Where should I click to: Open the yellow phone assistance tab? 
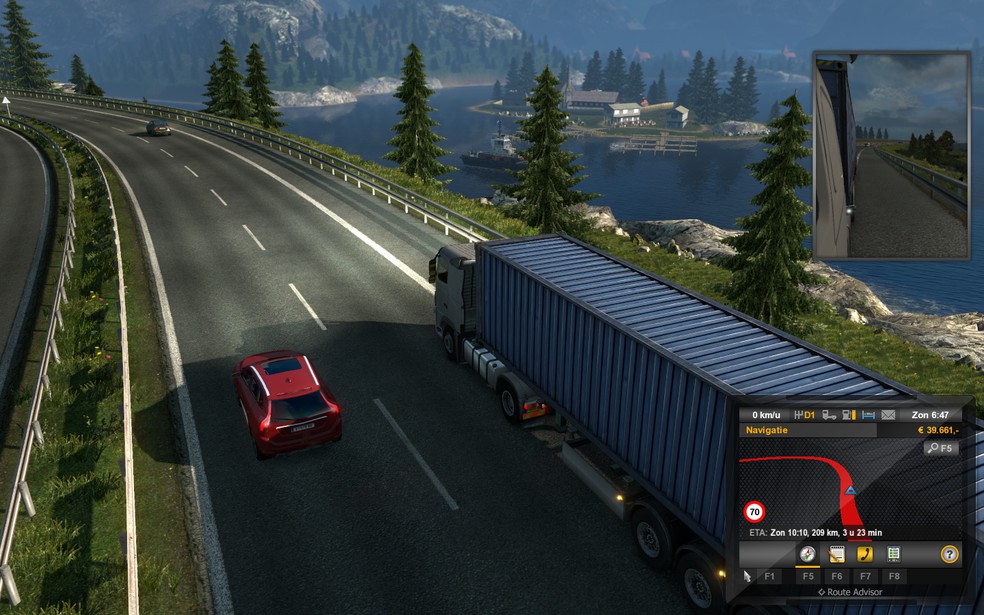(x=865, y=554)
